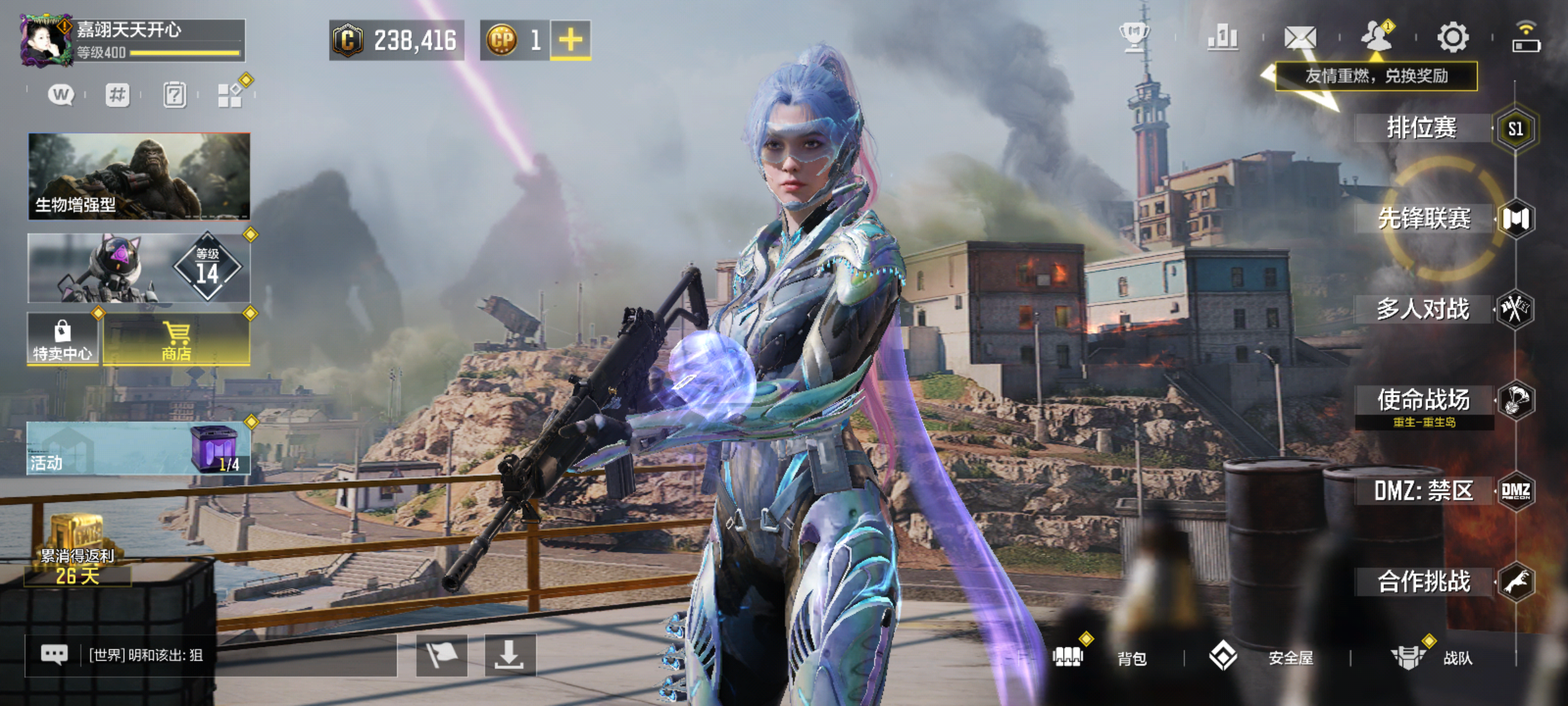The image size is (1568, 706).
Task: View the level 14 battle pass banner
Action: [139, 268]
